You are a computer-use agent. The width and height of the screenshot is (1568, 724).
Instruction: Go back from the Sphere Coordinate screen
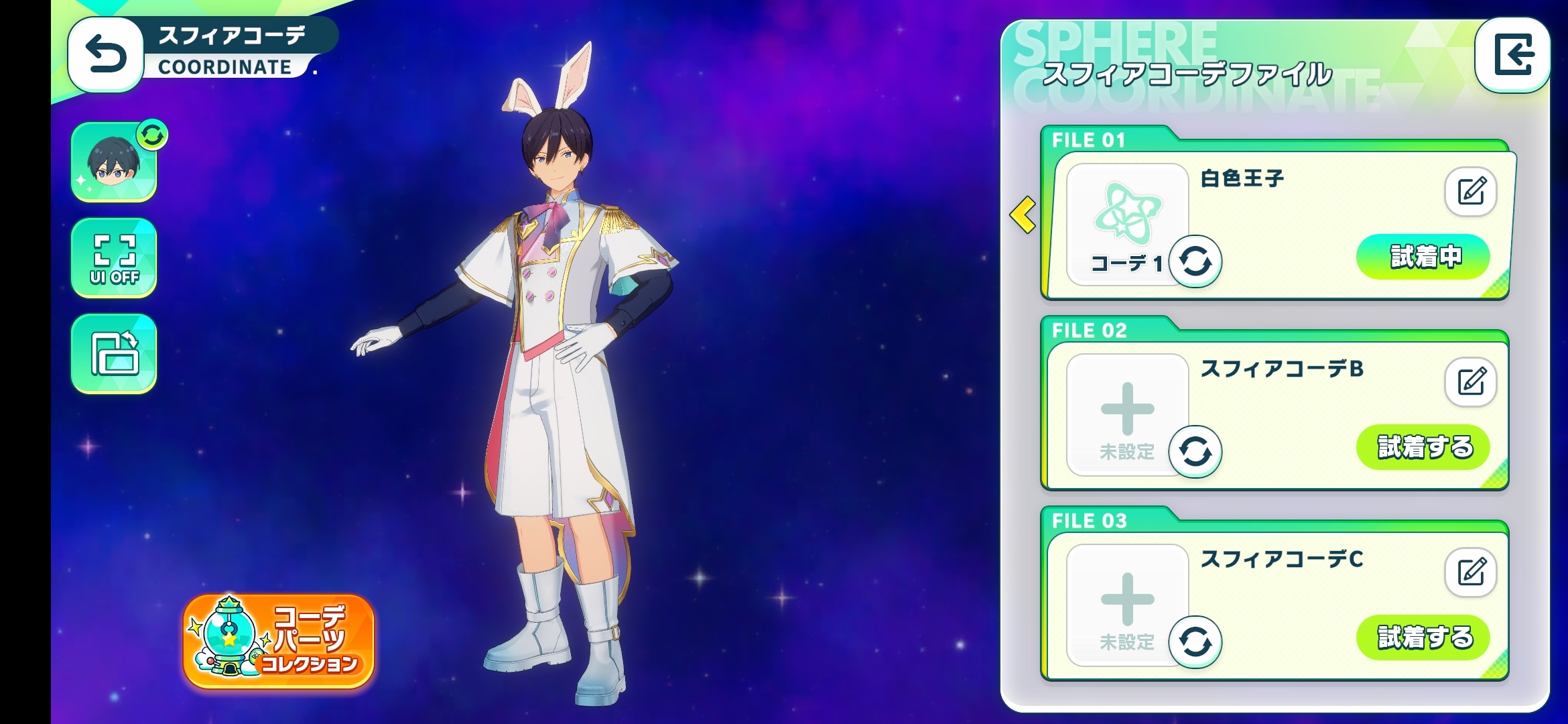pos(106,55)
